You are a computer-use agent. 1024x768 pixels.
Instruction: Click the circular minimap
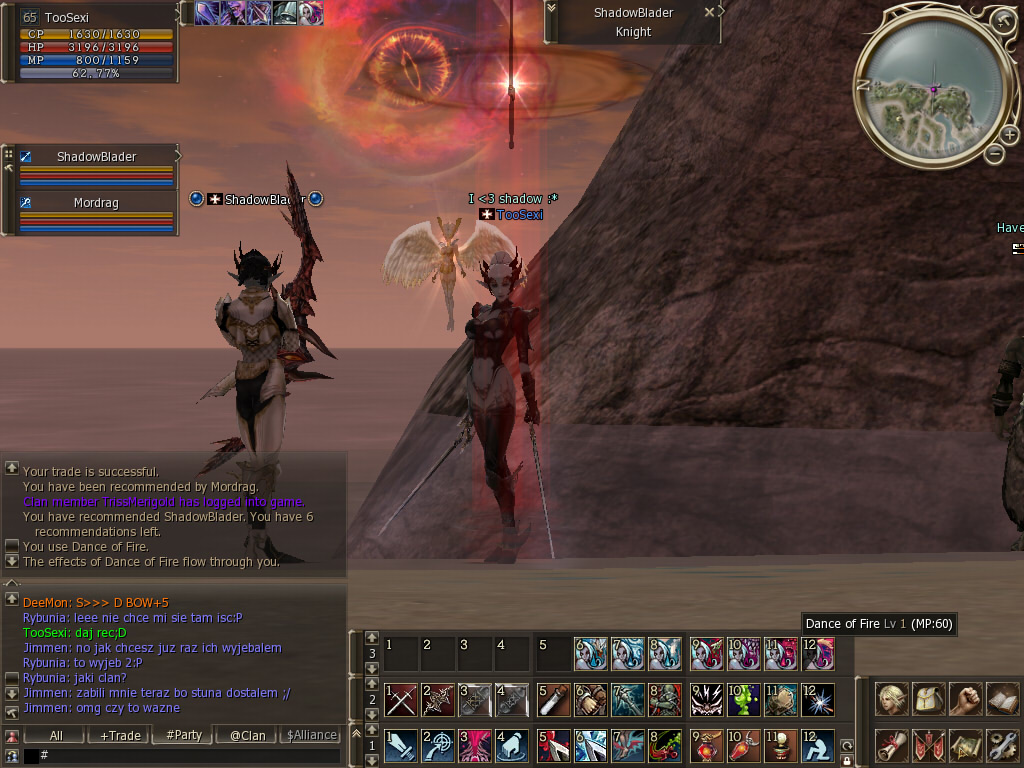click(929, 92)
